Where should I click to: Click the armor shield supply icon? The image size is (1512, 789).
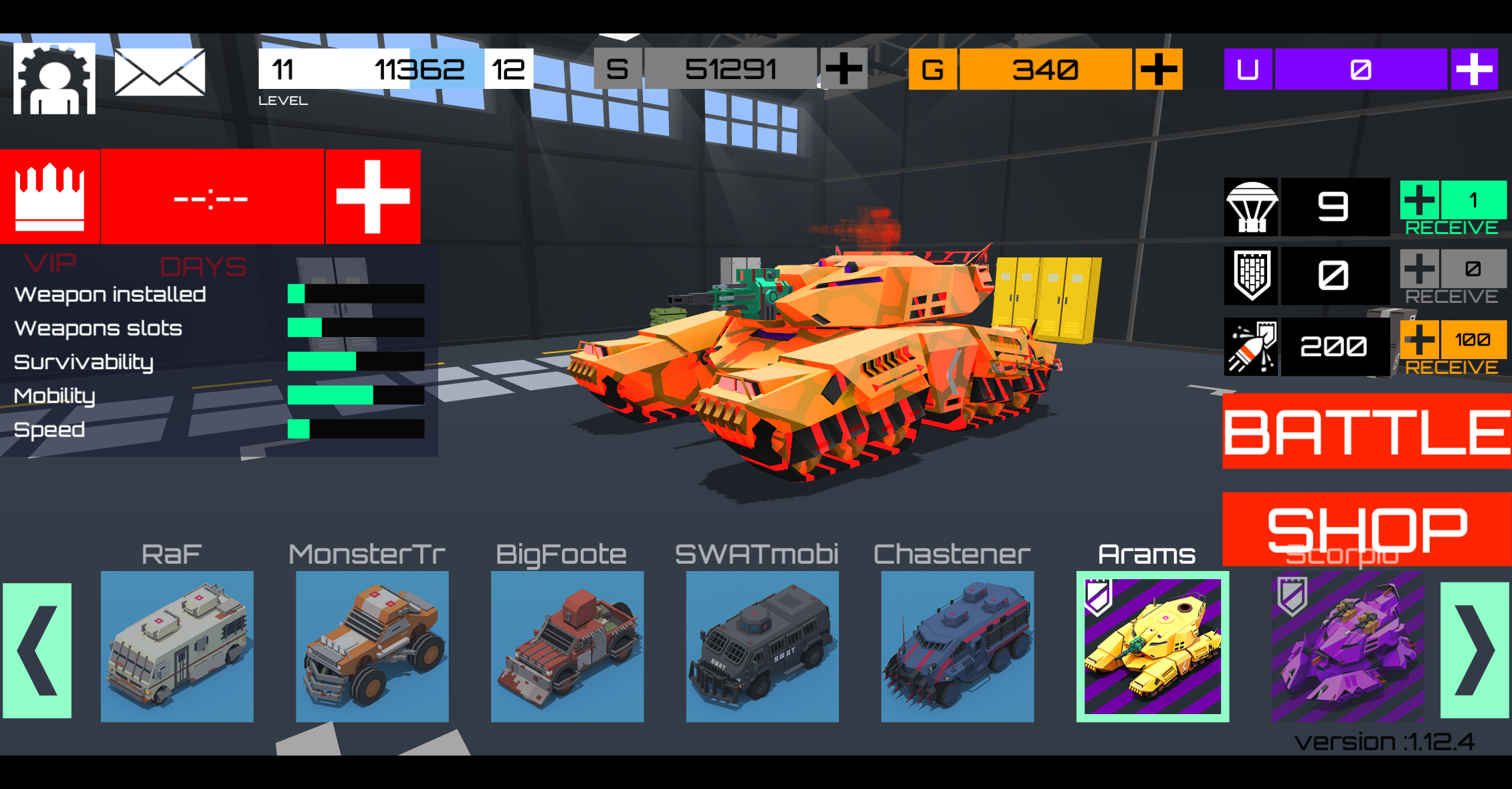1251,276
